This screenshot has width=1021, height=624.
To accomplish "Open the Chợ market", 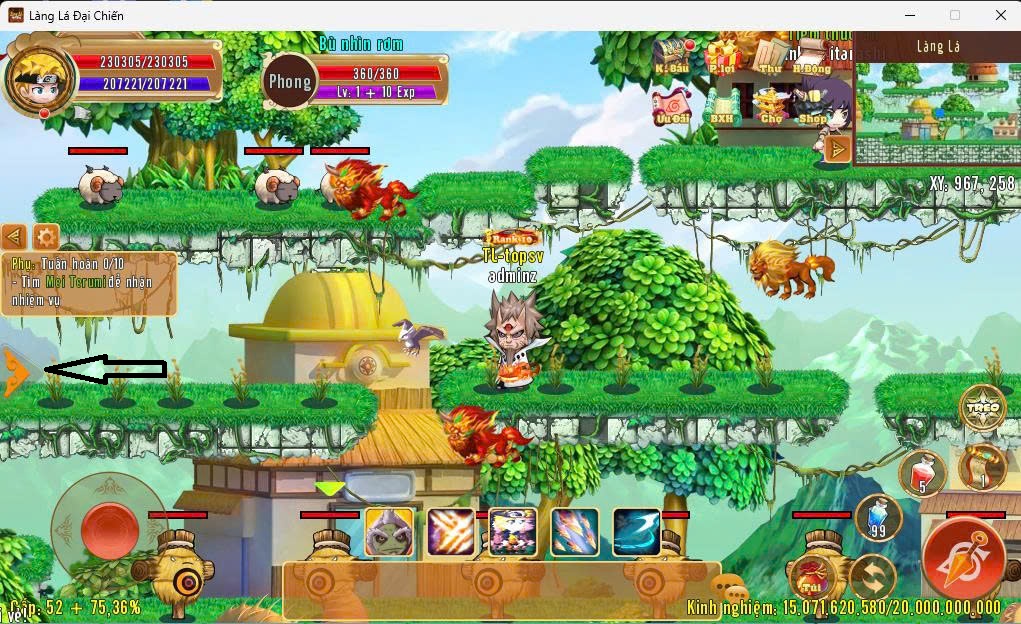I will coord(771,104).
